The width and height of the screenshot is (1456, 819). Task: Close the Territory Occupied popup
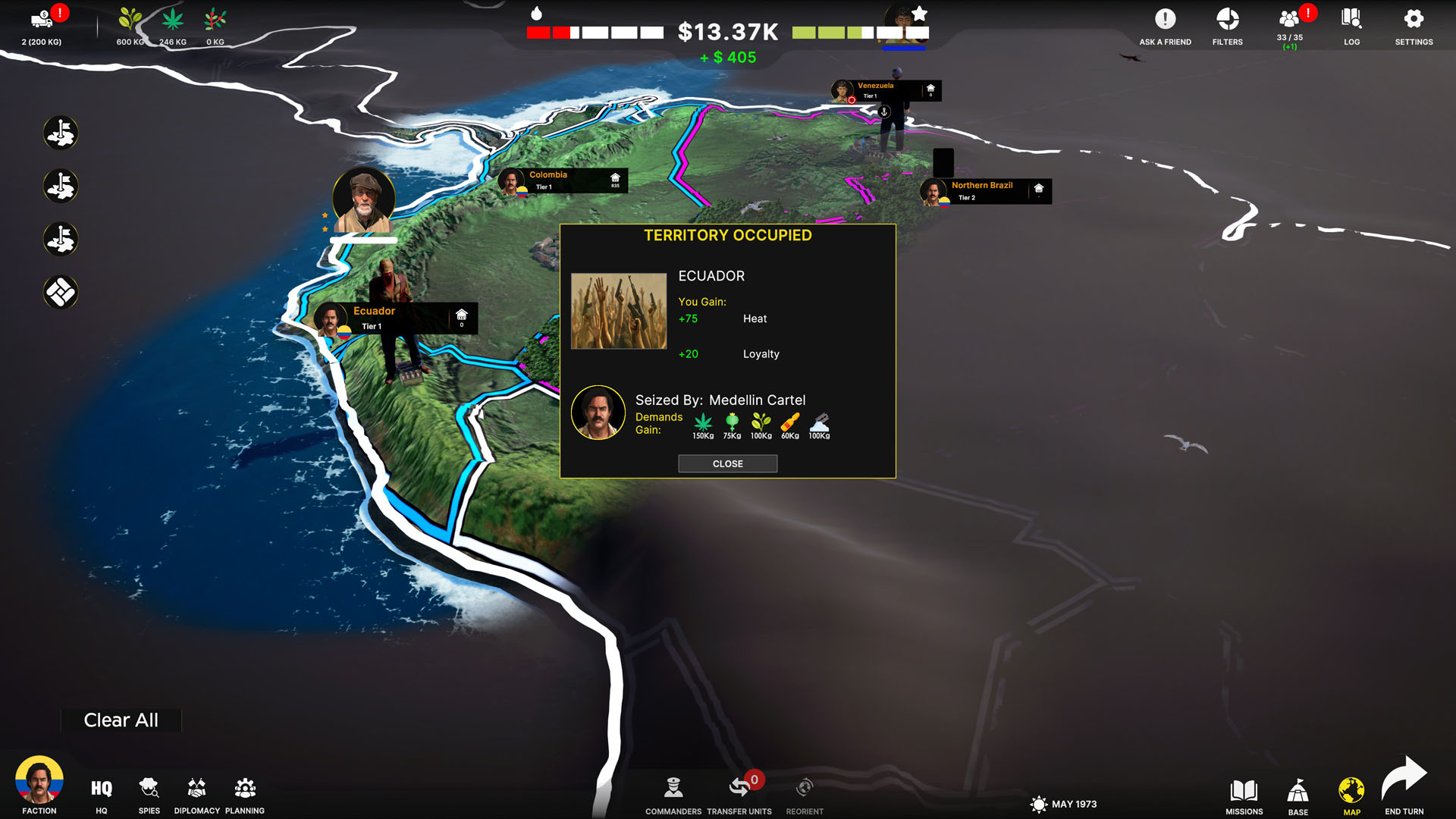pos(727,463)
